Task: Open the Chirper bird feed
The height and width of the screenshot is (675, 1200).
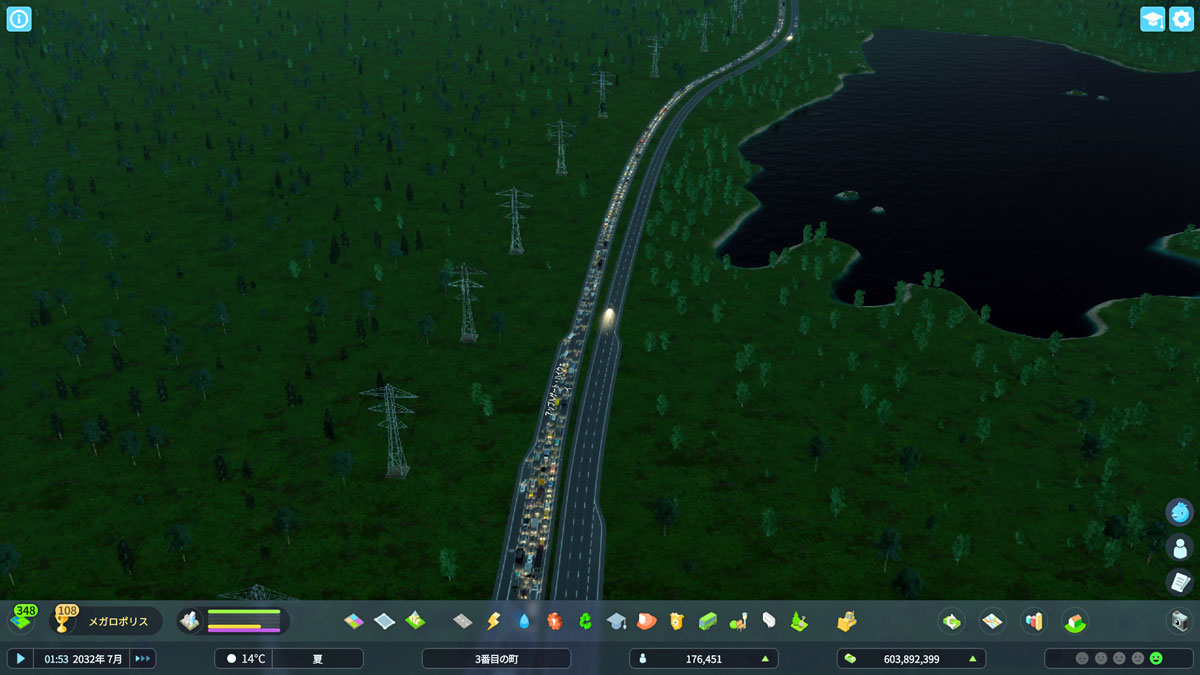Action: [x=1180, y=512]
